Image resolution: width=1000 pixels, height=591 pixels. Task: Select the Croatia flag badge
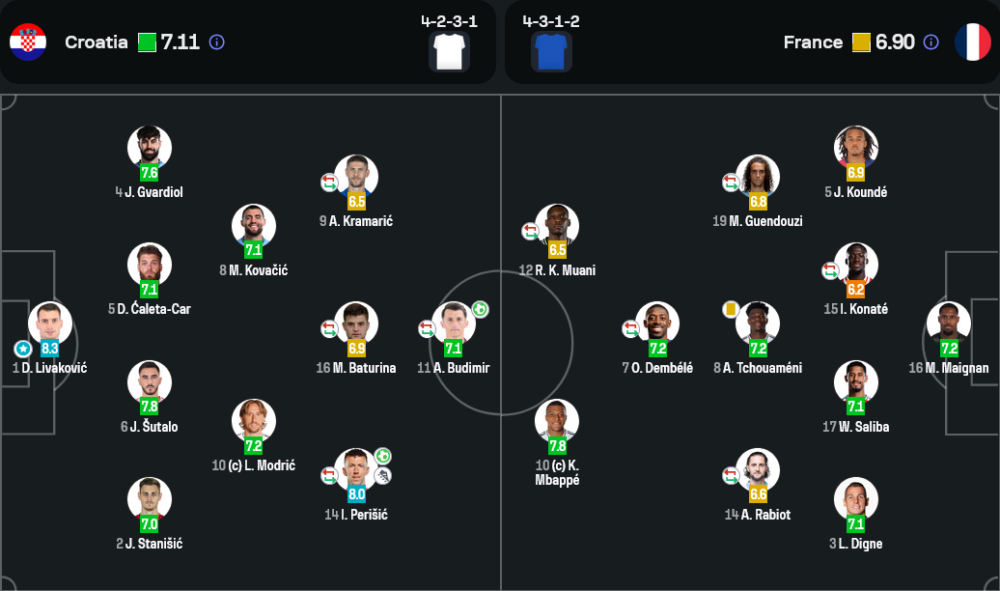point(28,42)
